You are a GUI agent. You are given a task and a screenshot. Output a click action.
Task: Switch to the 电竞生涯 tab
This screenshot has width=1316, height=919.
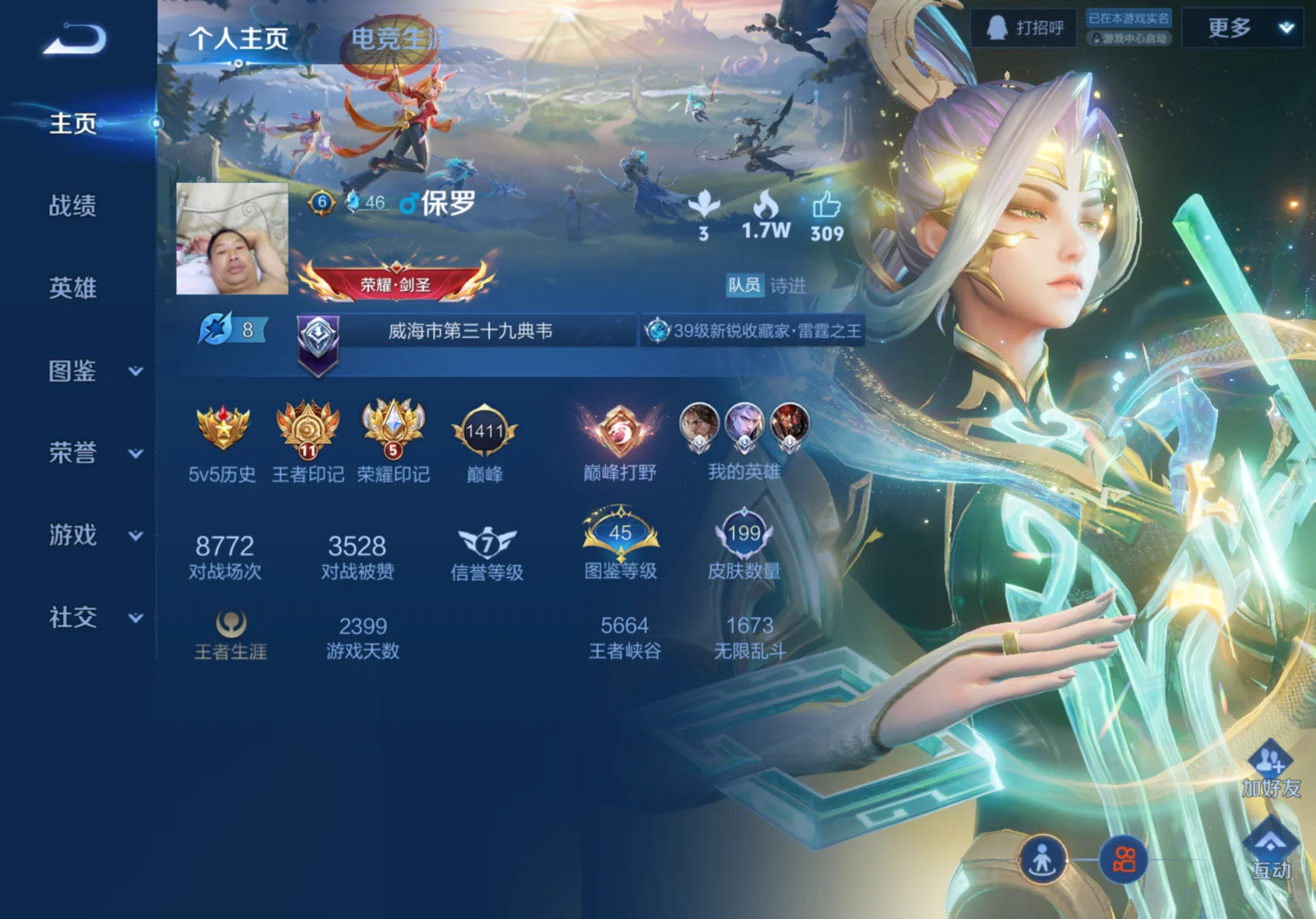399,38
